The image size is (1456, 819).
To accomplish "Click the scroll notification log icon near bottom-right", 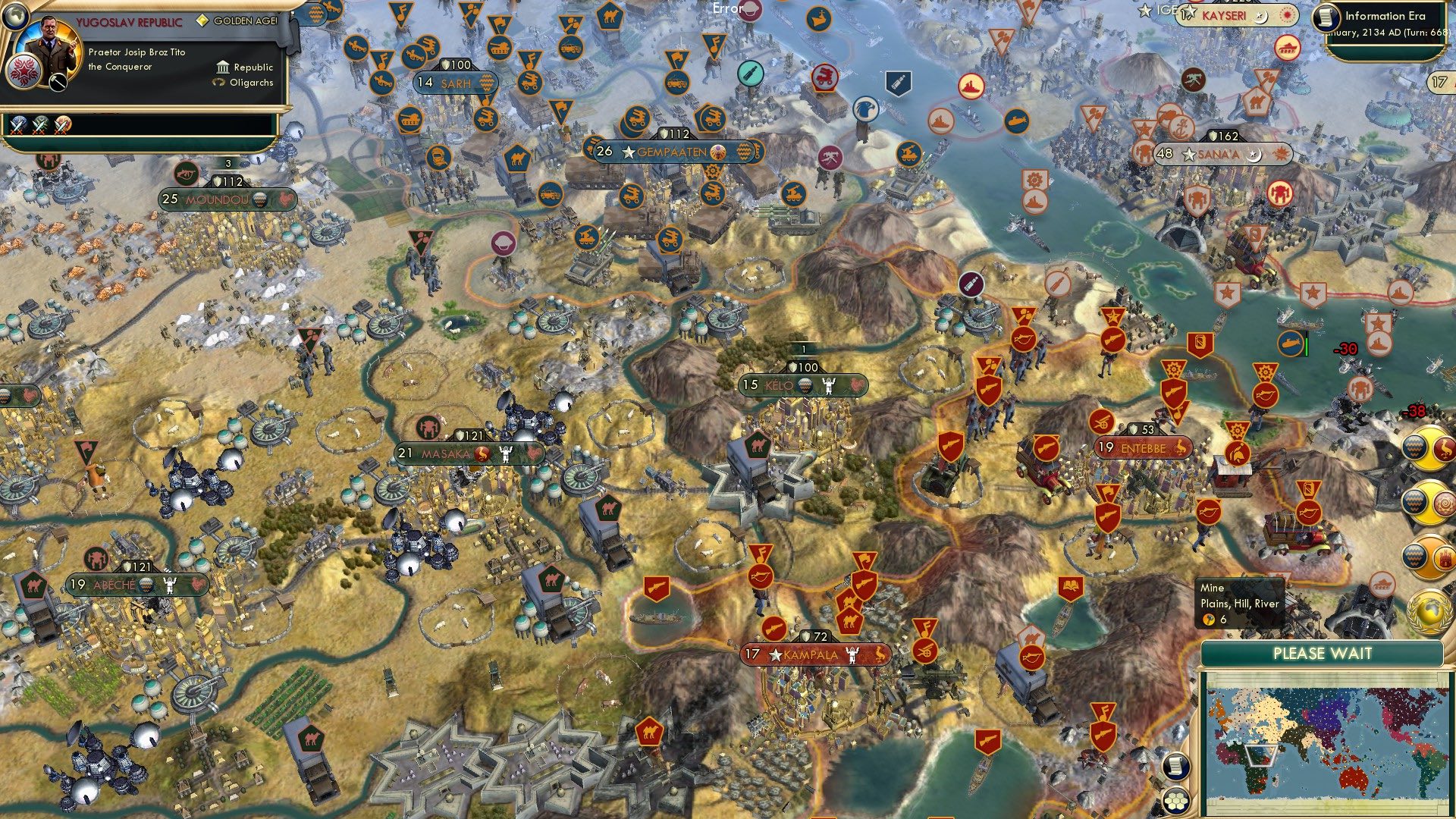I will tap(1175, 765).
